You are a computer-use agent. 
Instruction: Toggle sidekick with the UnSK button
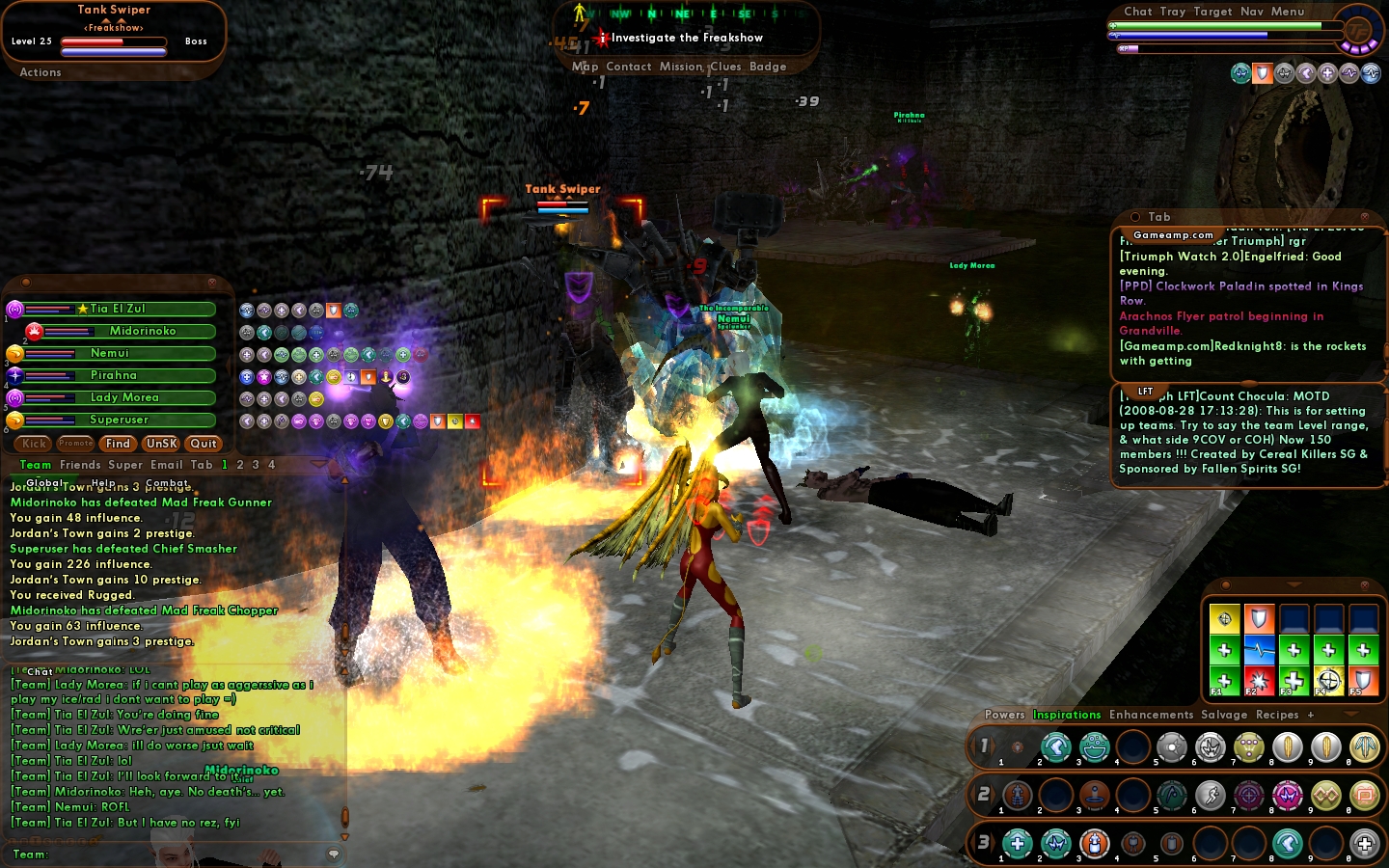click(x=161, y=444)
